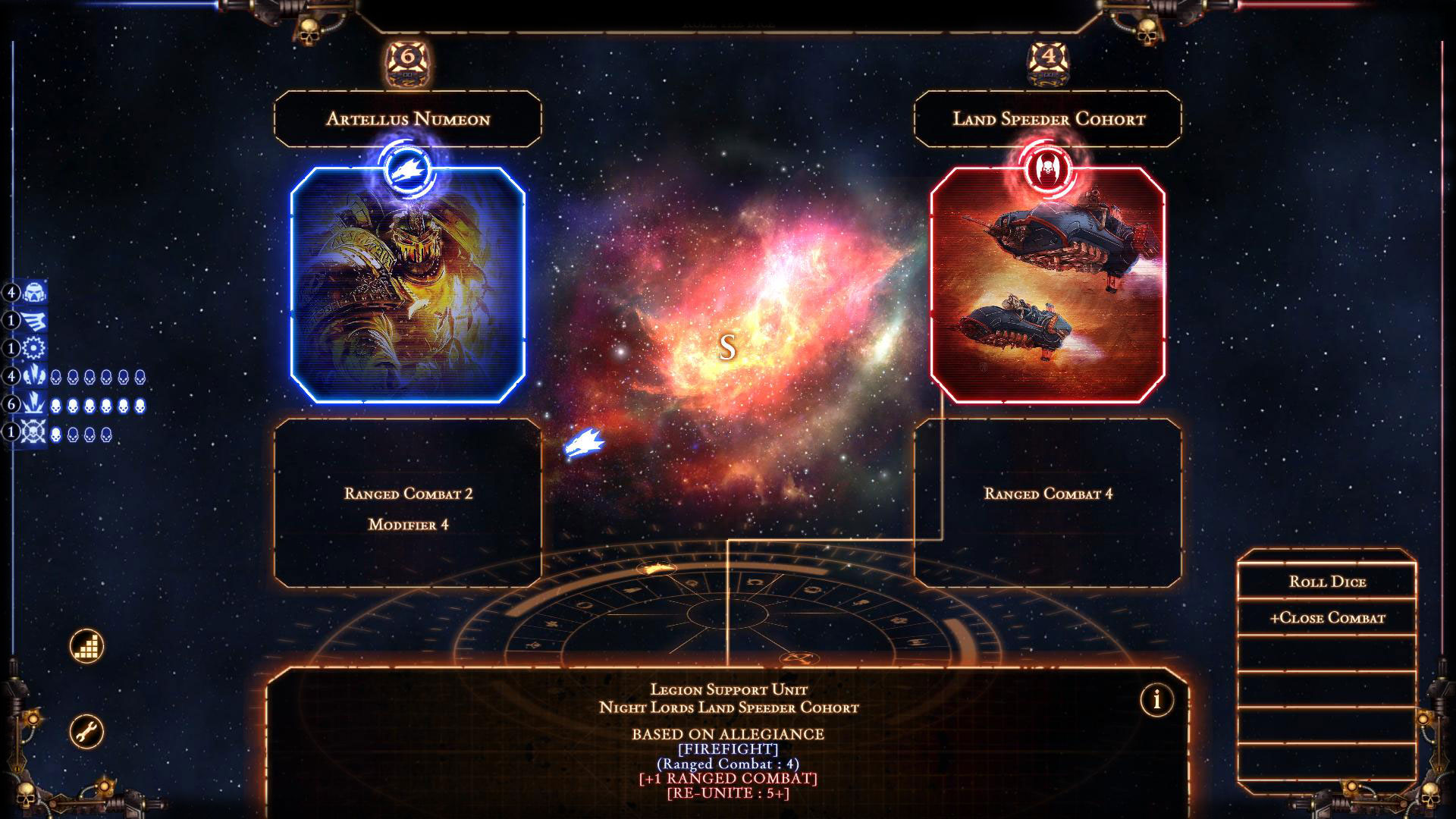Select the winged emblem stat icon
This screenshot has width=1456, height=819.
(34, 318)
